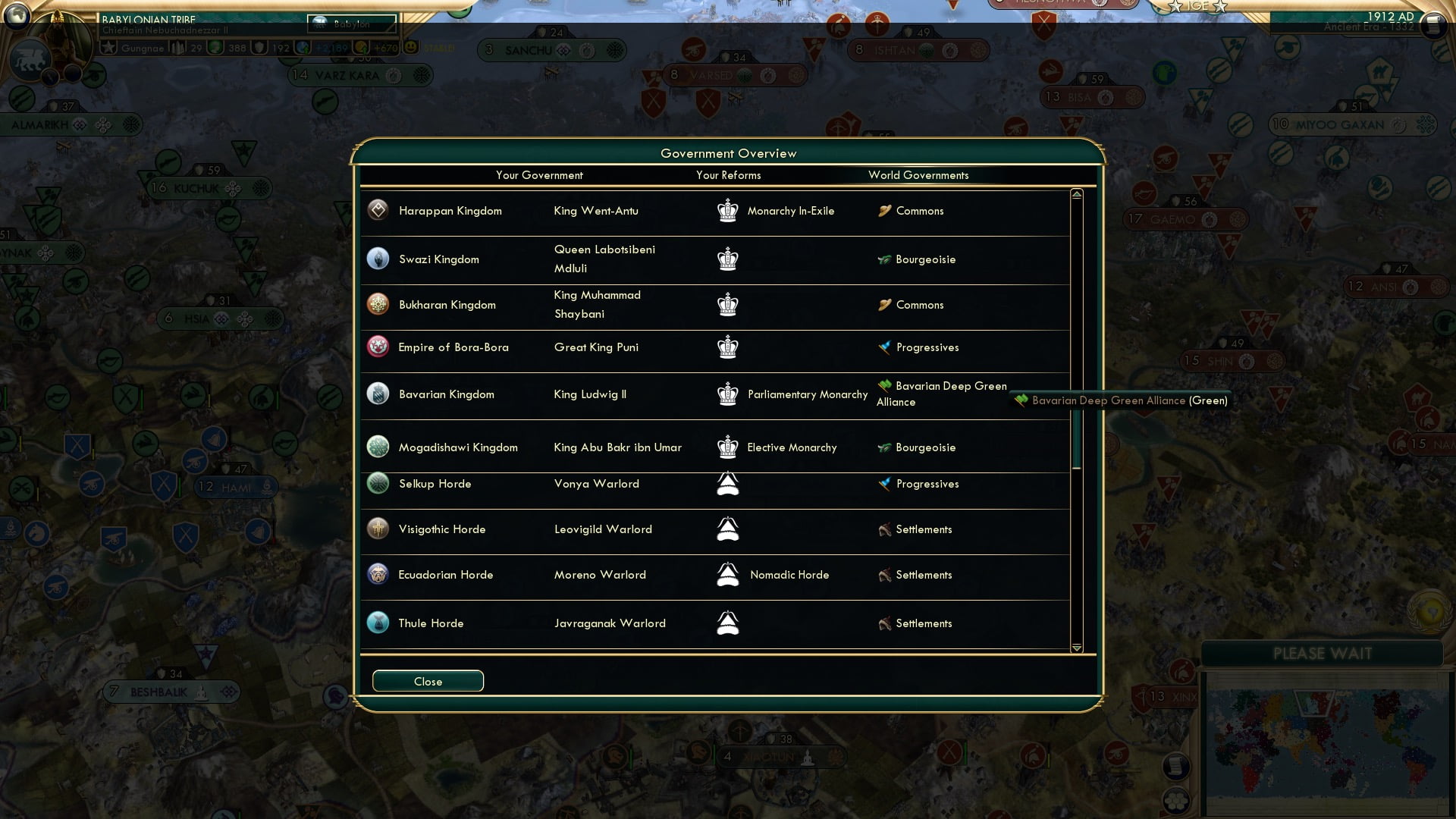Select the Progressives icon in Selkup Horde row

click(884, 483)
